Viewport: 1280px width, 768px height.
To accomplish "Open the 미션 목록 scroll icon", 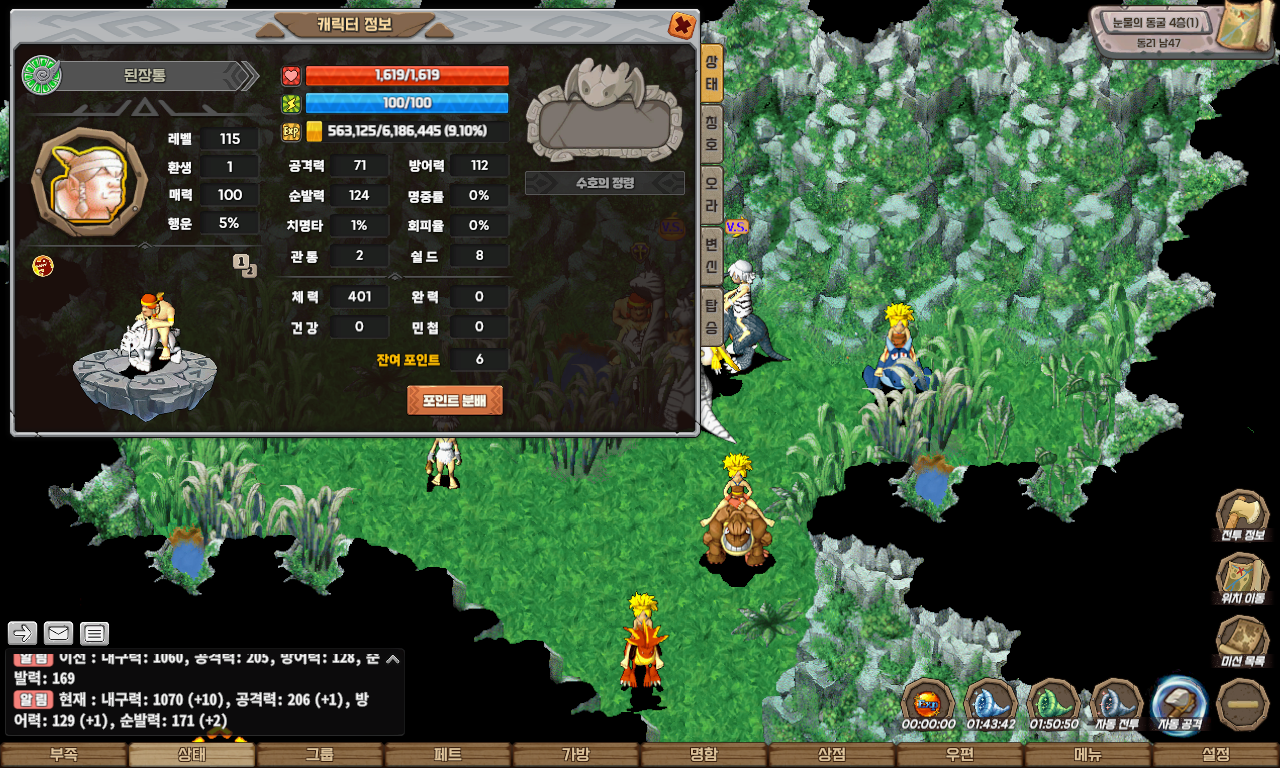I will click(1242, 642).
